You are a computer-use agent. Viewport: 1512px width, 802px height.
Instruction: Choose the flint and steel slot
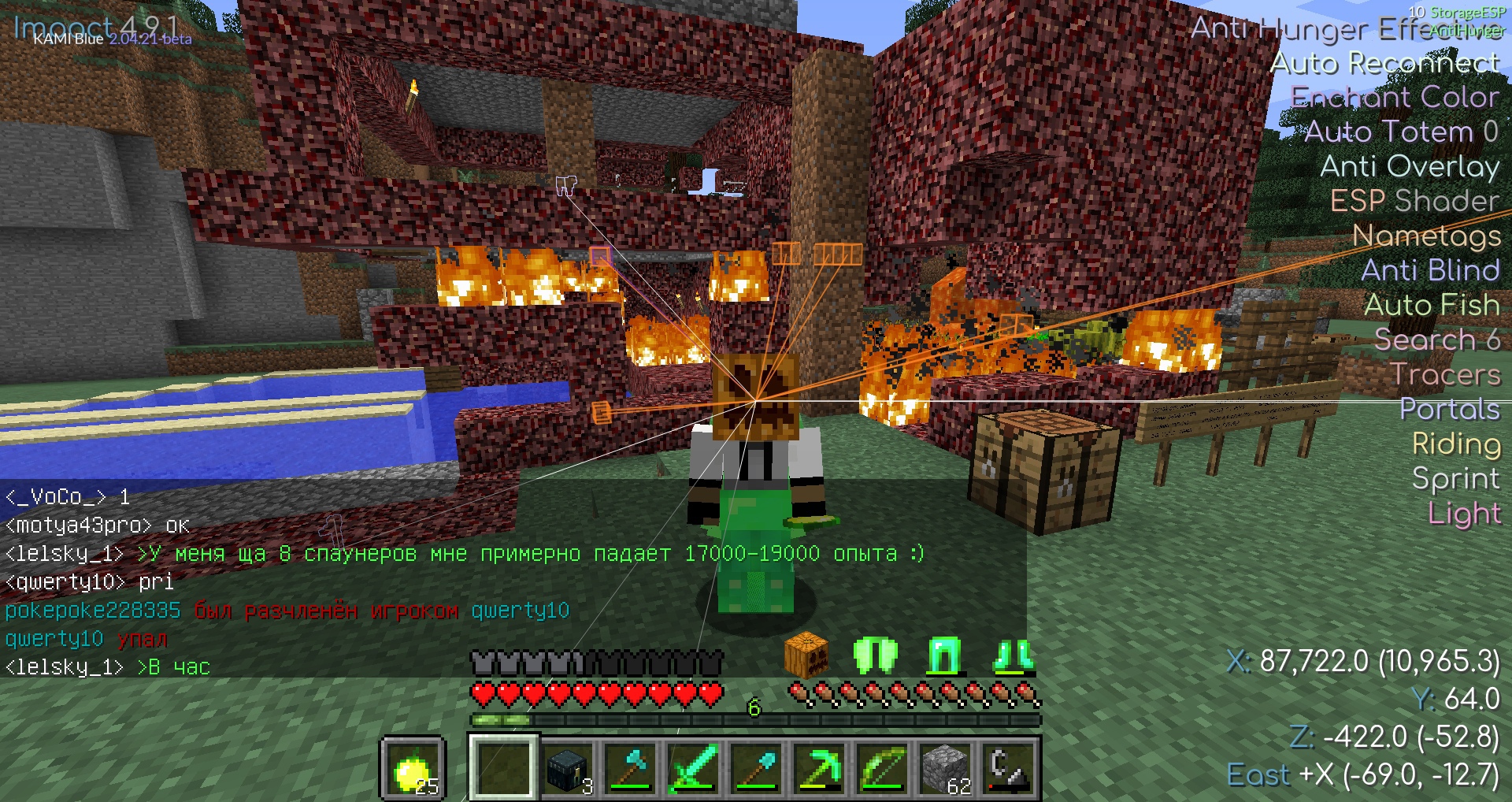[1008, 770]
